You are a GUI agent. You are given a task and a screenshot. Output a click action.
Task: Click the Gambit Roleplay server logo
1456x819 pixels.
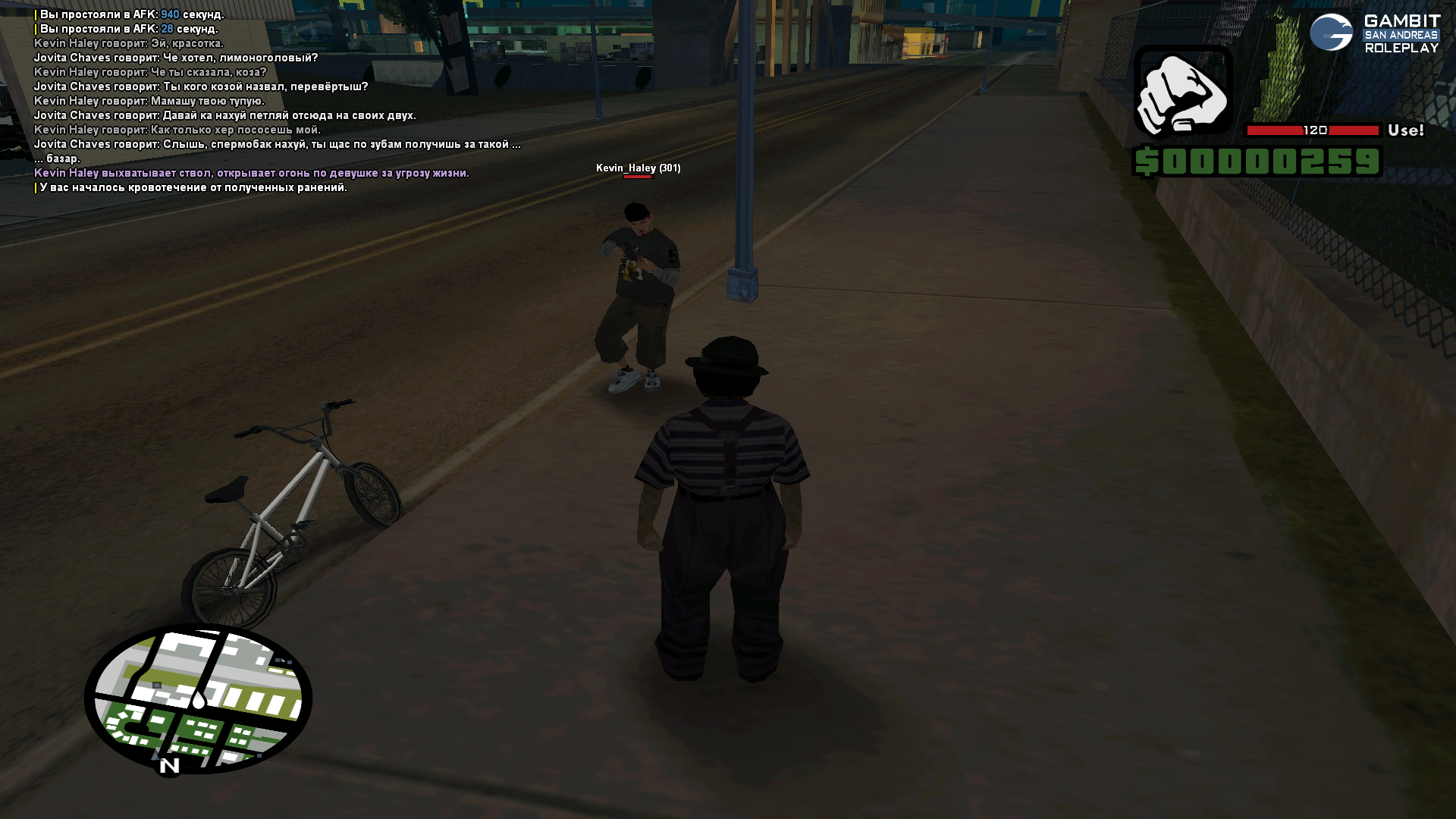[x=1374, y=33]
